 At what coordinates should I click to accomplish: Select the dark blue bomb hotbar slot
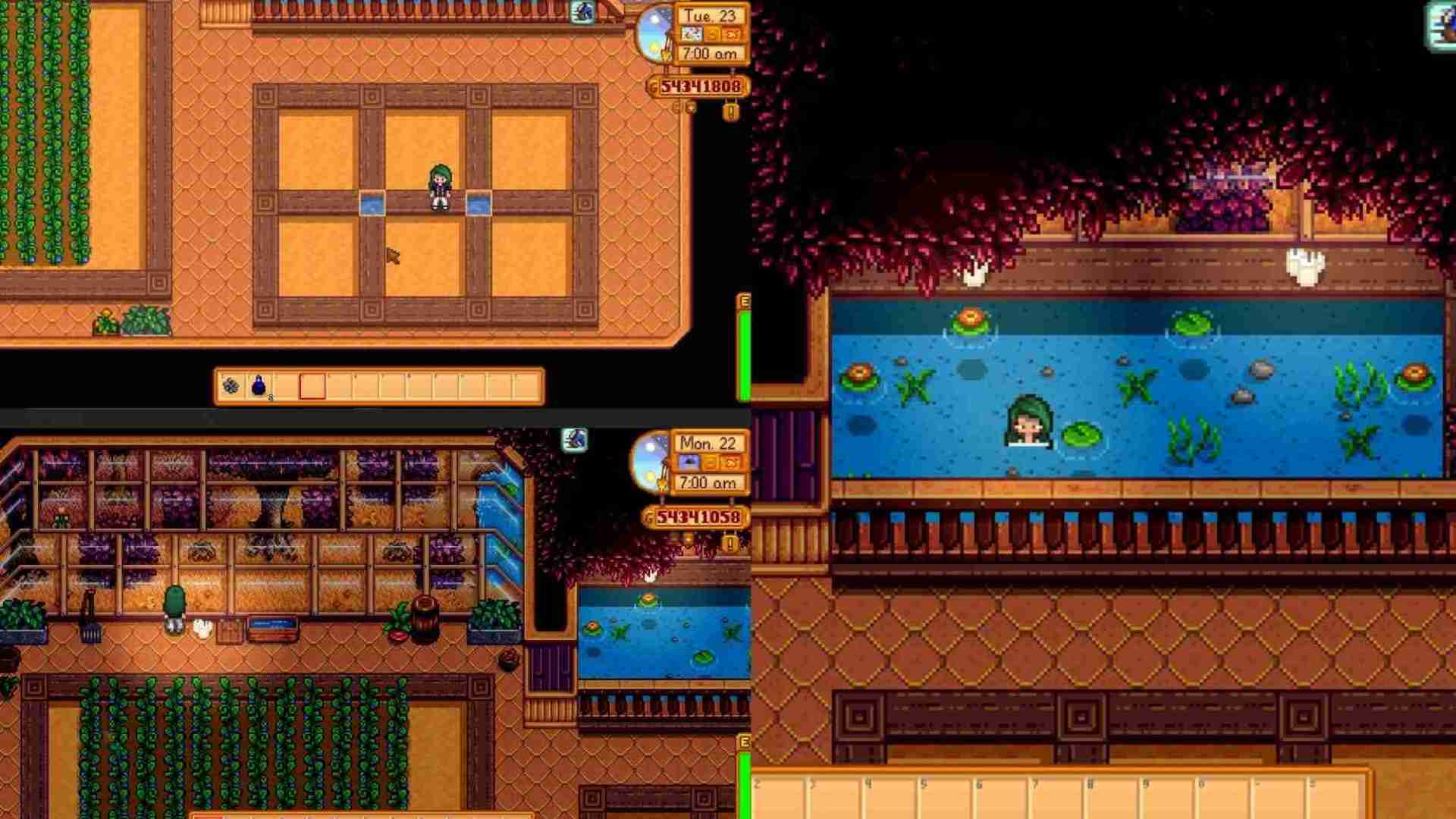click(x=259, y=386)
